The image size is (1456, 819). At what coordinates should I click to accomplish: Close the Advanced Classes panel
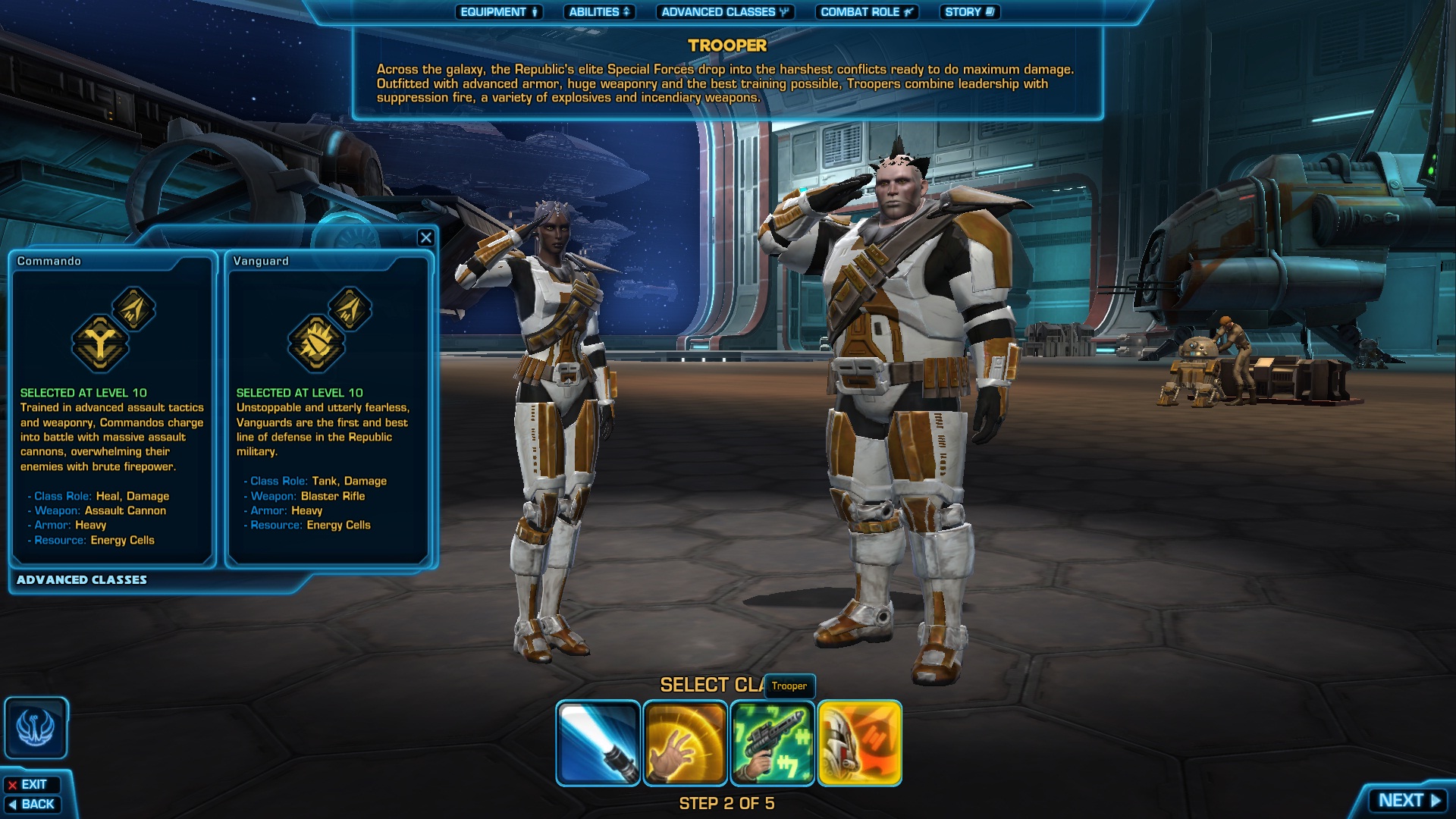[x=426, y=238]
